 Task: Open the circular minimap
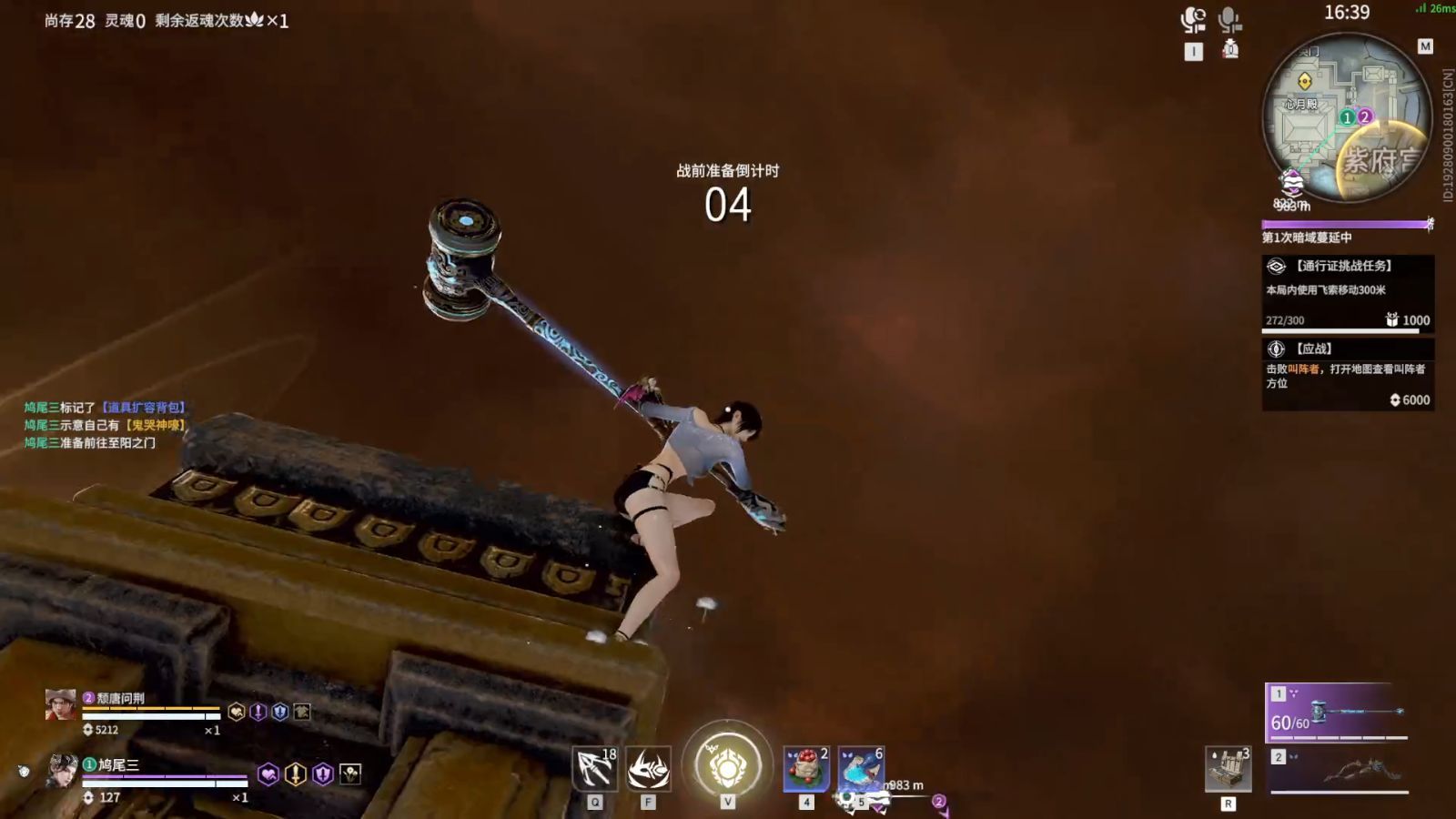(1347, 117)
